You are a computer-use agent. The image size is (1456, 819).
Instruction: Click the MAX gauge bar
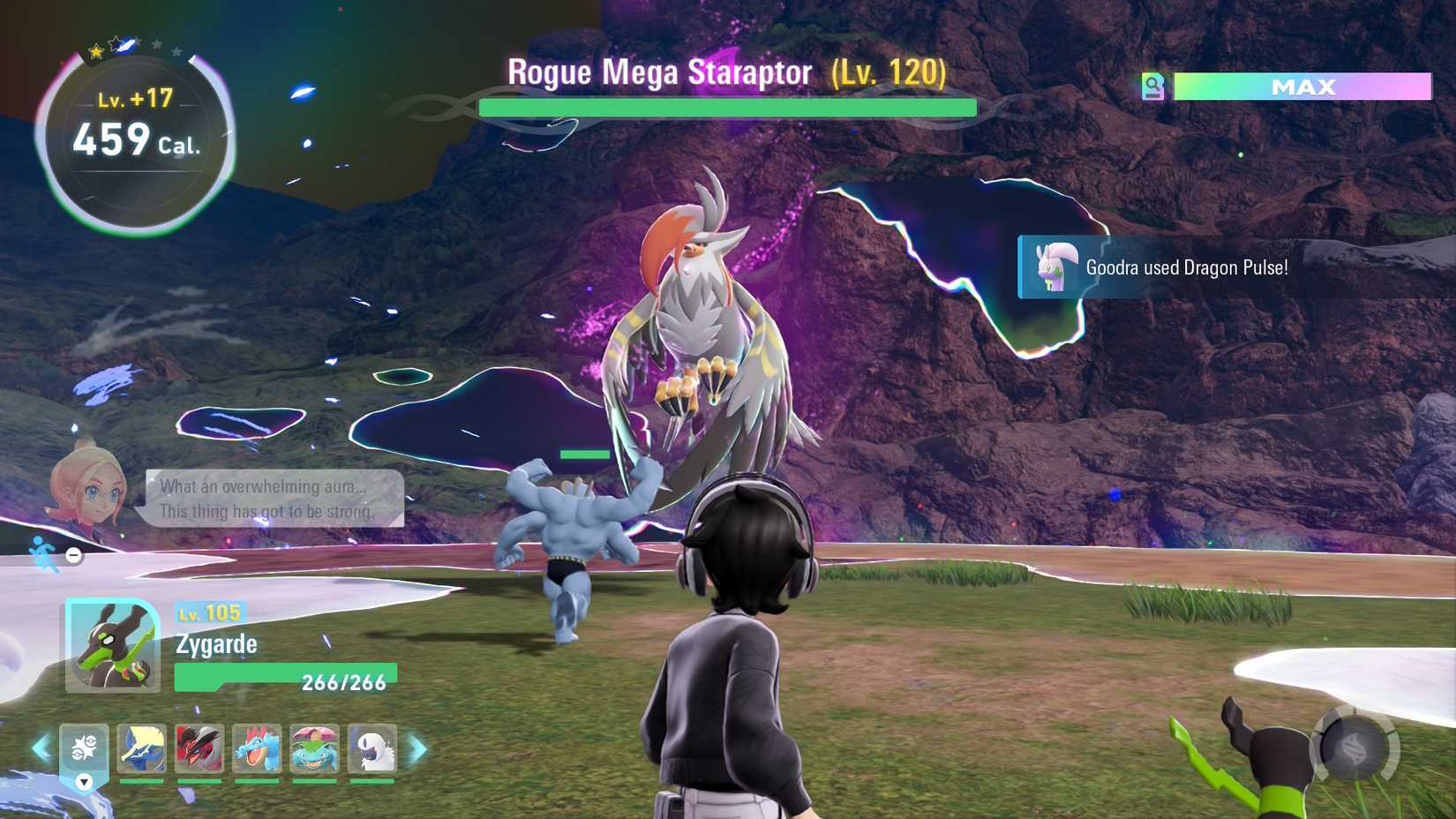[x=1301, y=87]
